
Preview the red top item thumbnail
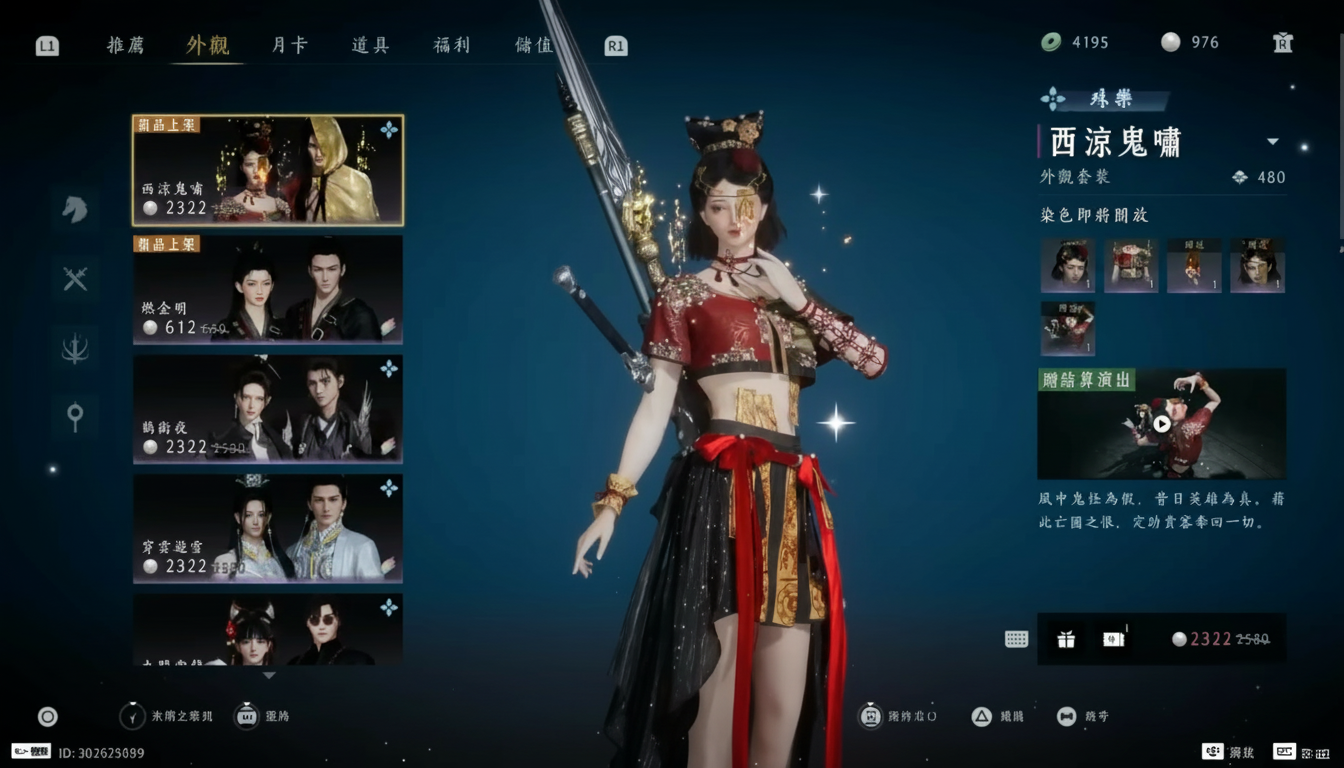1131,265
